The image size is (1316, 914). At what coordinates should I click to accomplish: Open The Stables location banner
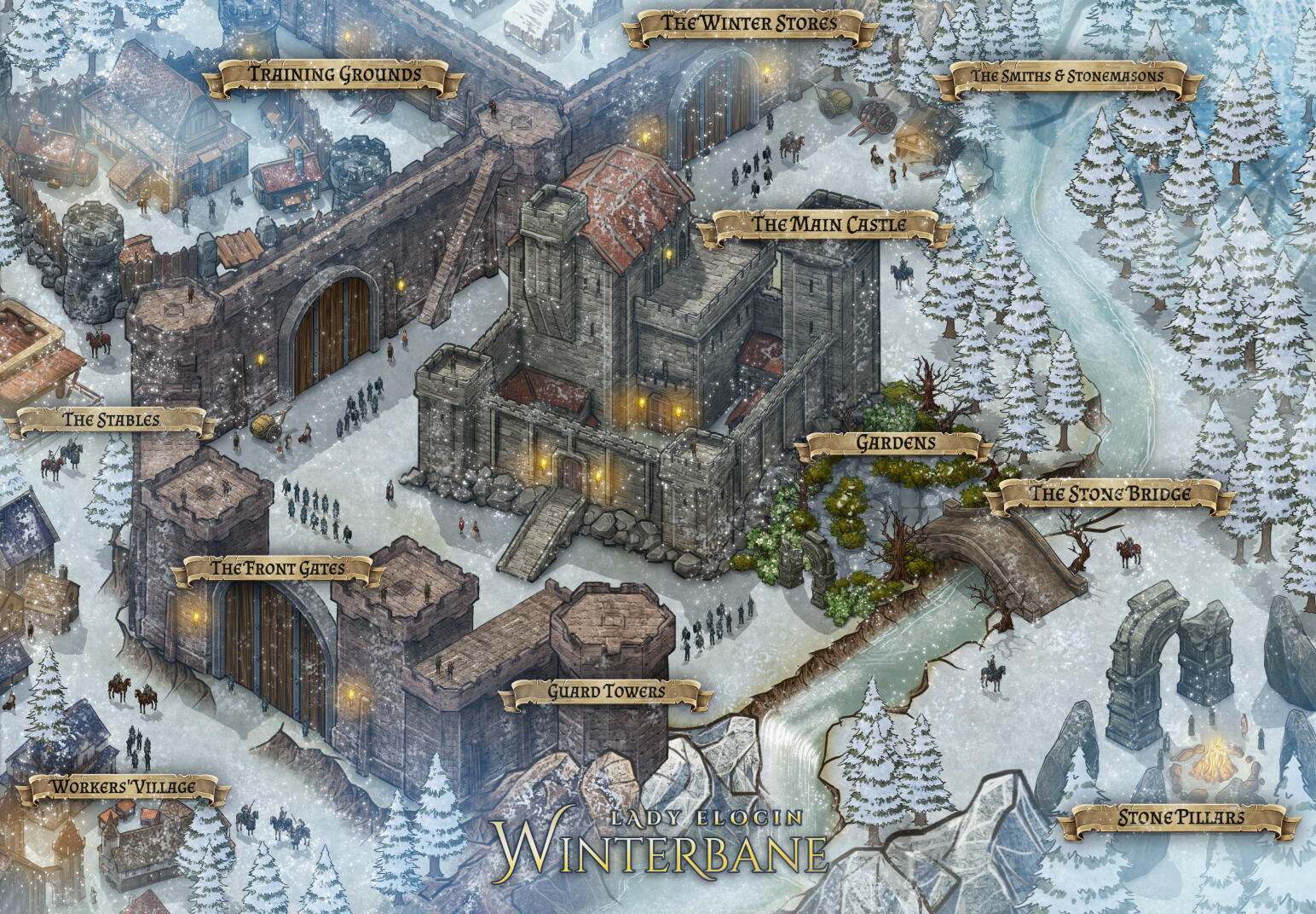110,419
